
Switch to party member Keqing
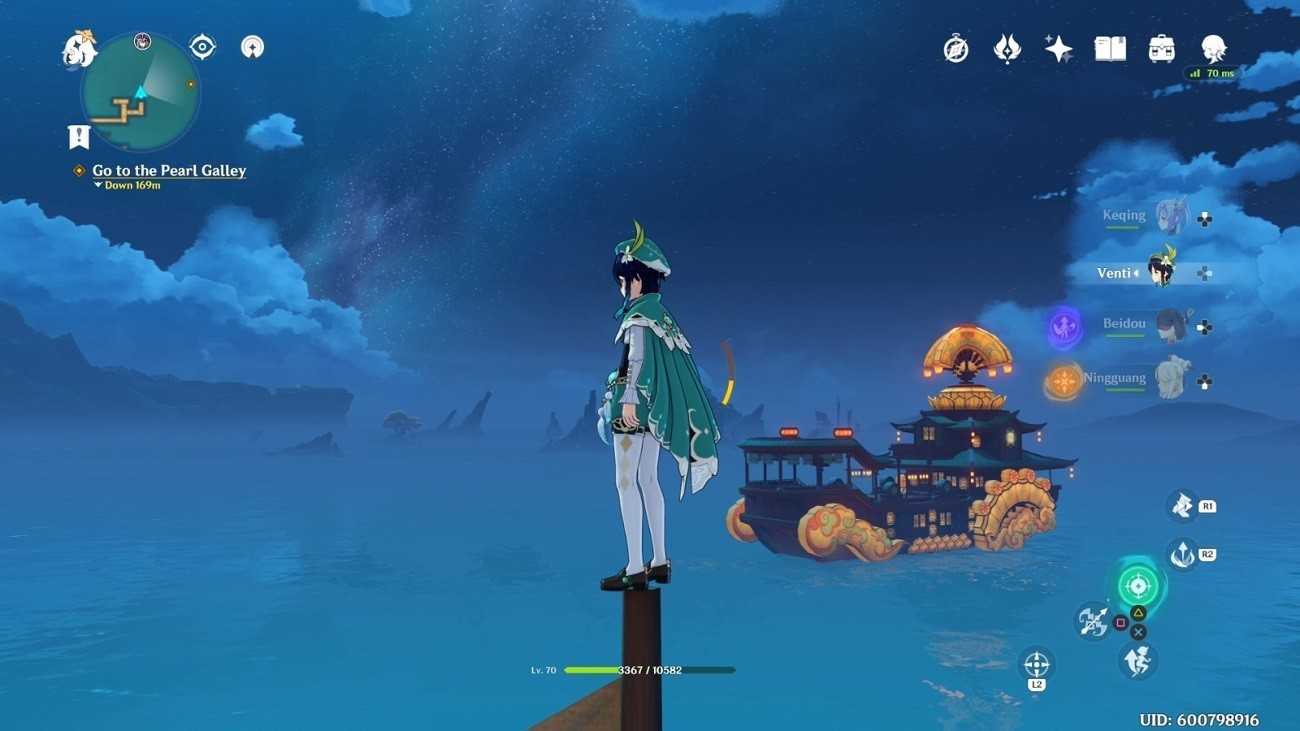(x=1170, y=216)
